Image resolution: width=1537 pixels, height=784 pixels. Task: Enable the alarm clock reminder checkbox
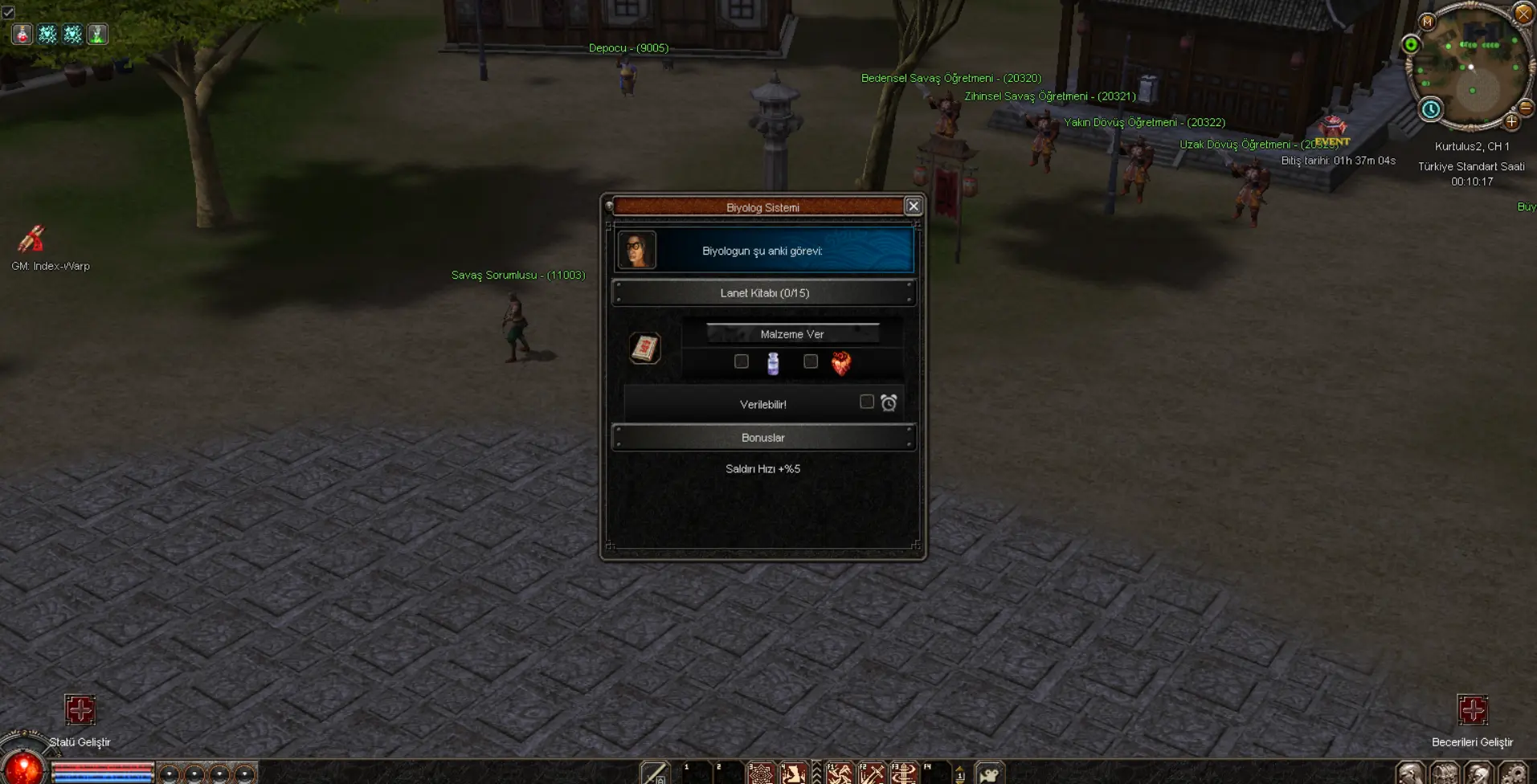click(866, 402)
